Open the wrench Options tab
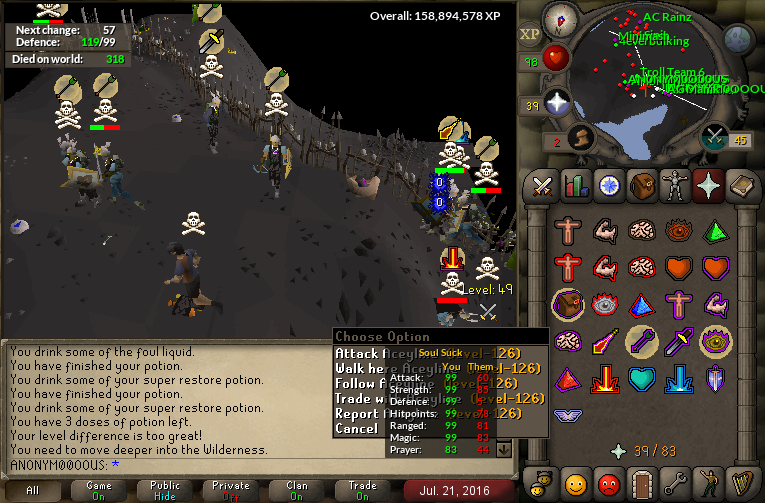Image resolution: width=765 pixels, height=504 pixels. (x=674, y=483)
